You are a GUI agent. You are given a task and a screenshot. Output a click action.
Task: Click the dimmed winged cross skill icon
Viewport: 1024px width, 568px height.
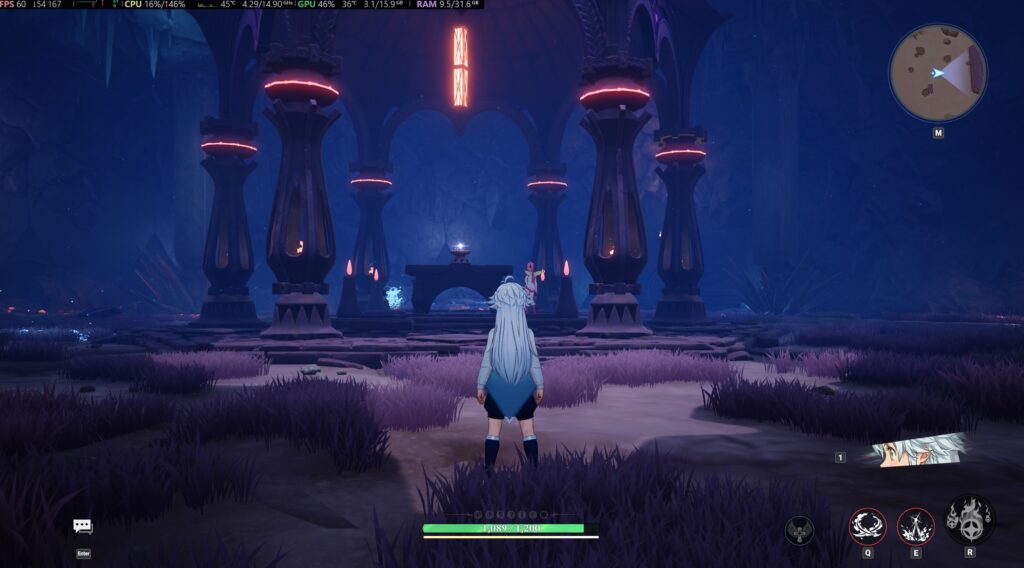(799, 530)
